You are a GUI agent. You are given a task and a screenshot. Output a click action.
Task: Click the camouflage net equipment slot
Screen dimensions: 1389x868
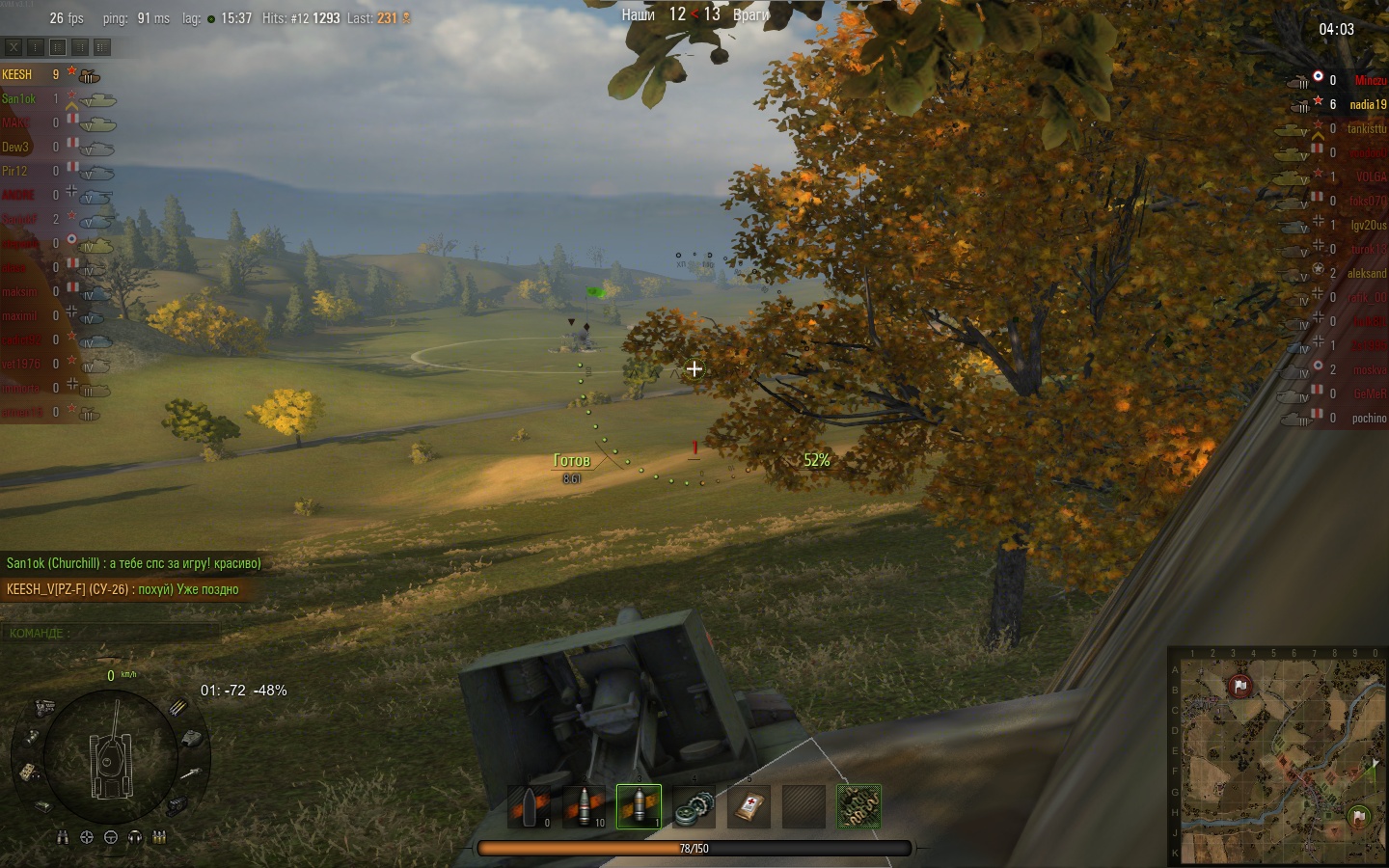pos(858,806)
